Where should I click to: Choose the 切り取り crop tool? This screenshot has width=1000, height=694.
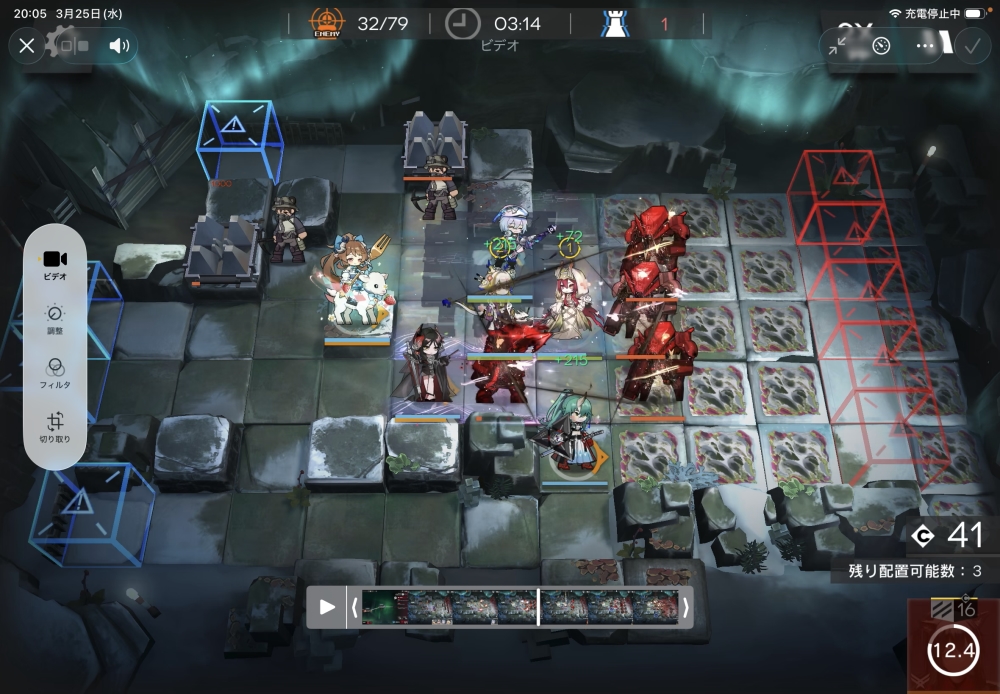[x=55, y=427]
